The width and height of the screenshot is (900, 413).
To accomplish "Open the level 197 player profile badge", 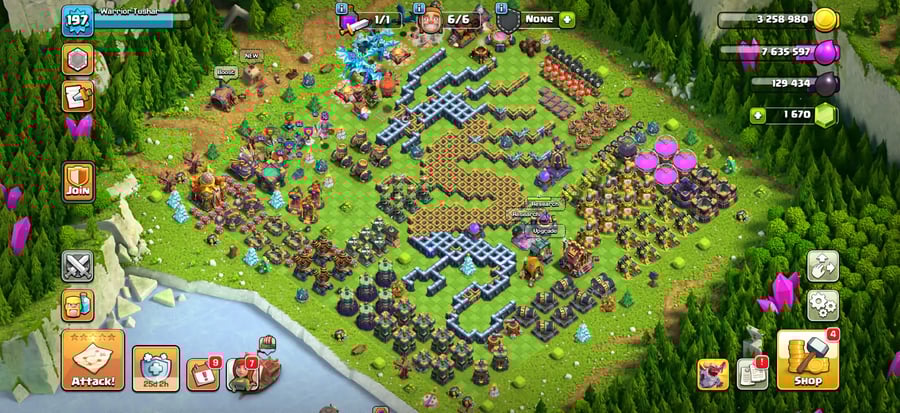I will (x=77, y=20).
